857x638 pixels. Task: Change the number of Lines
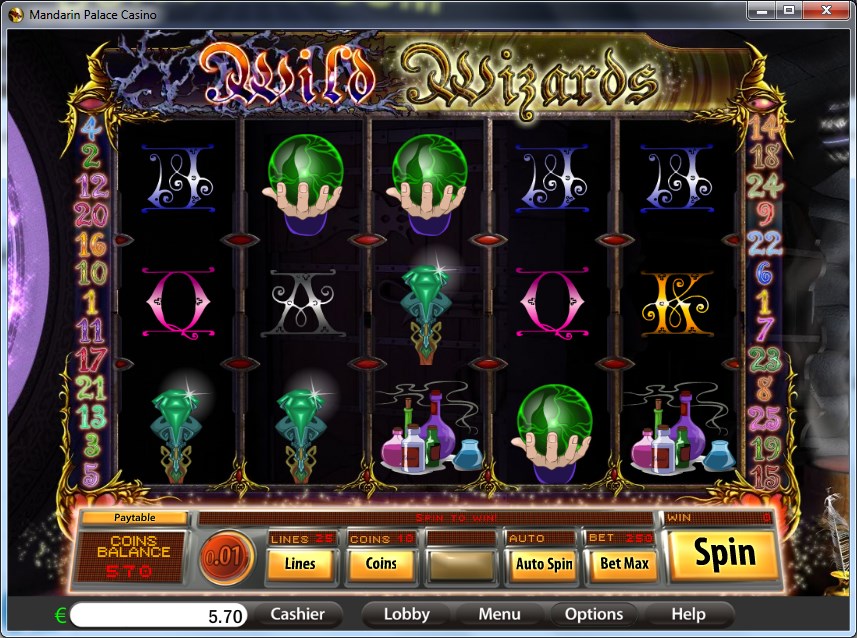pyautogui.click(x=300, y=564)
